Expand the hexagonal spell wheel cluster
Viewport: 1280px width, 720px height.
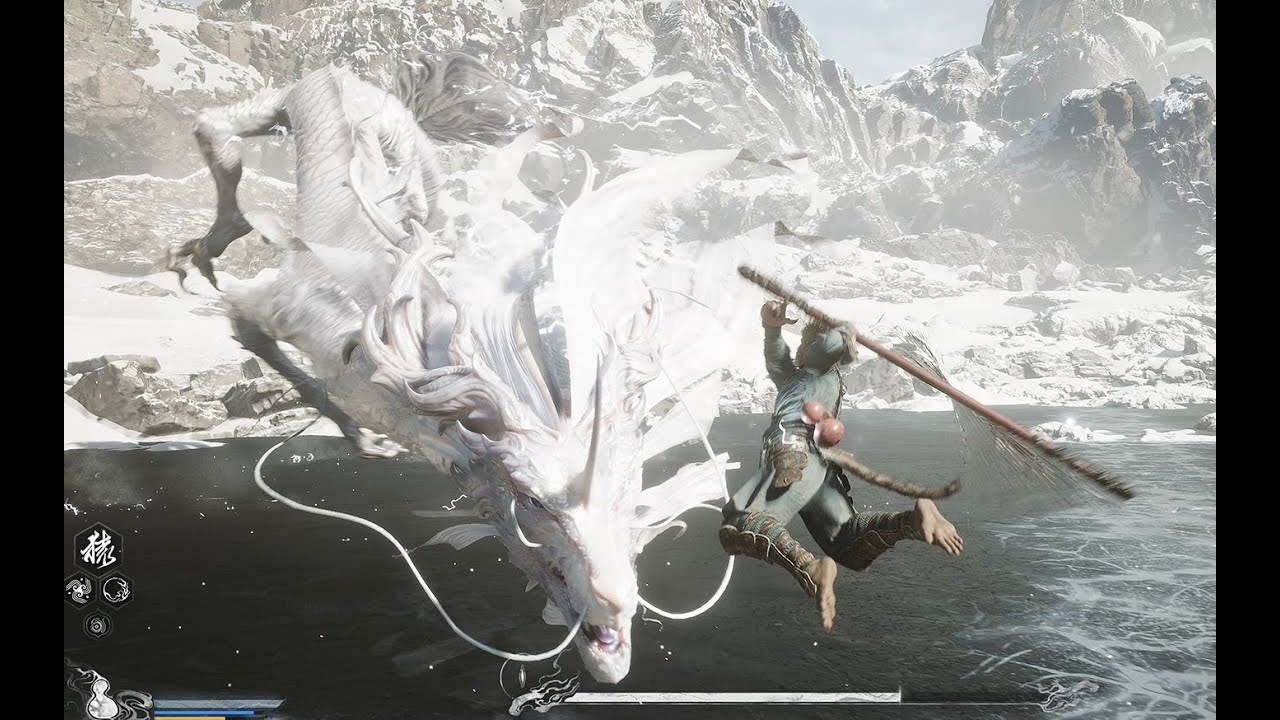click(96, 570)
